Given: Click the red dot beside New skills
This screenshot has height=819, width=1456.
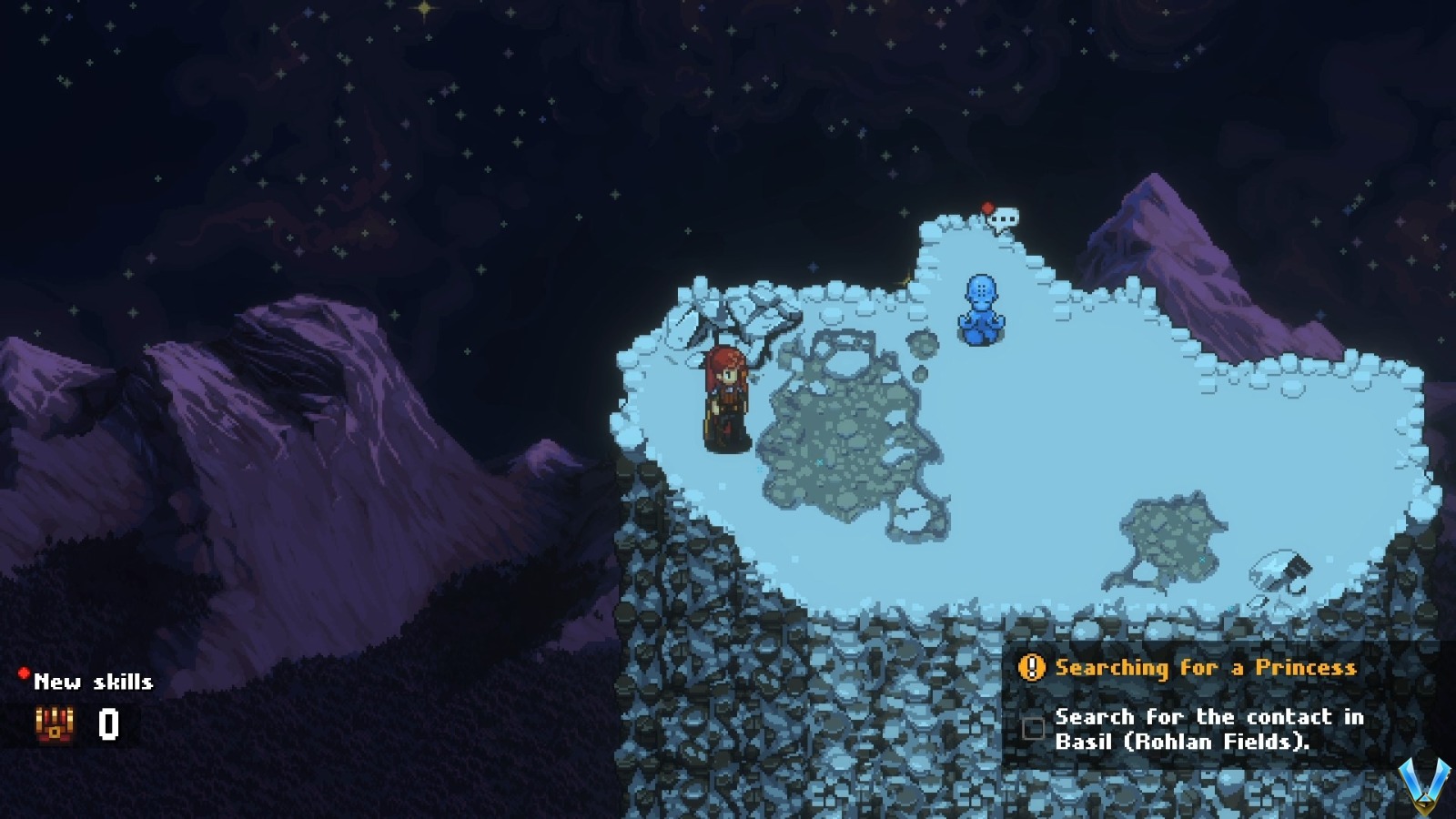Looking at the screenshot, I should [24, 673].
